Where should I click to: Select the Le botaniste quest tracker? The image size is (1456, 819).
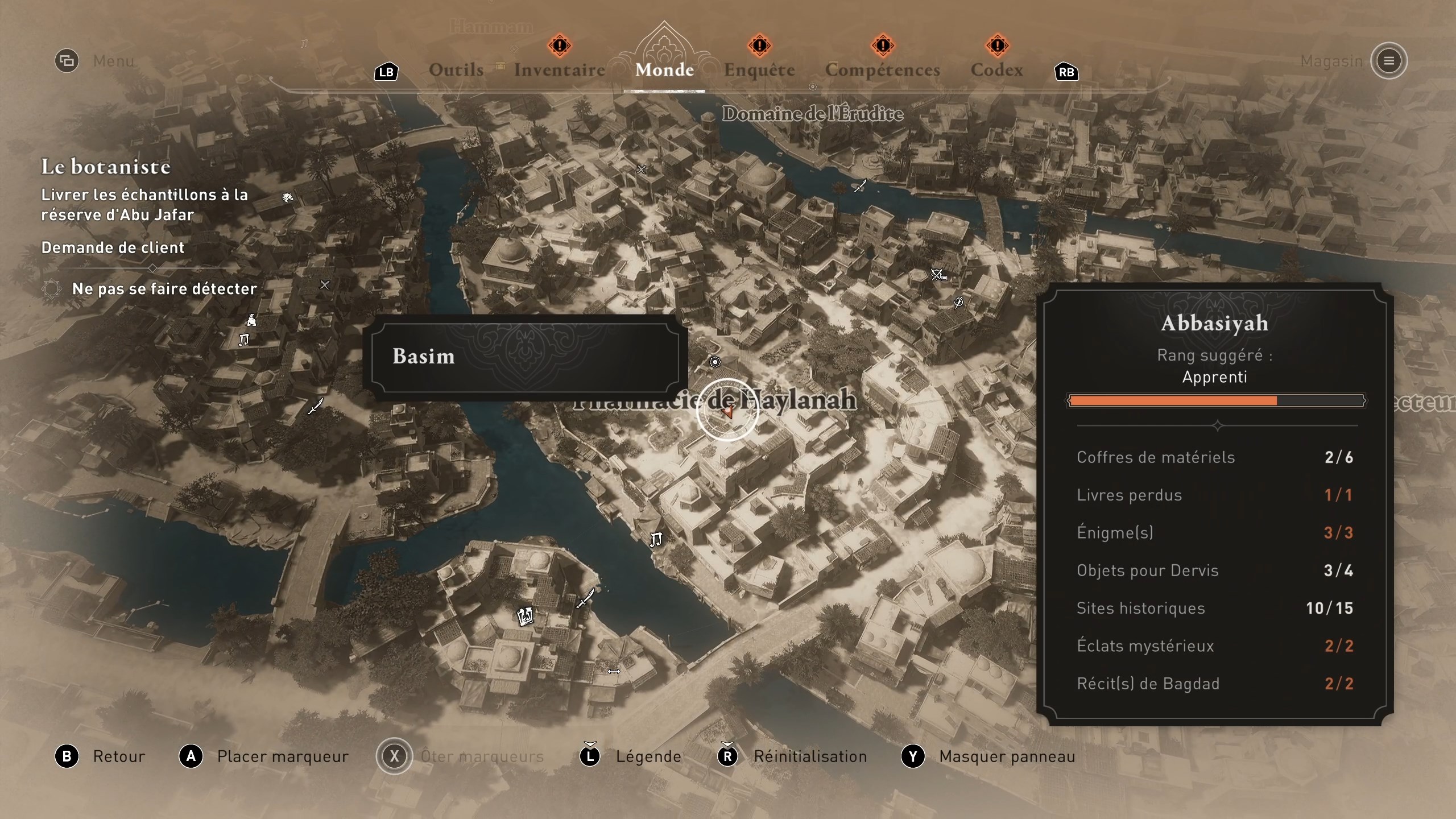click(x=106, y=167)
